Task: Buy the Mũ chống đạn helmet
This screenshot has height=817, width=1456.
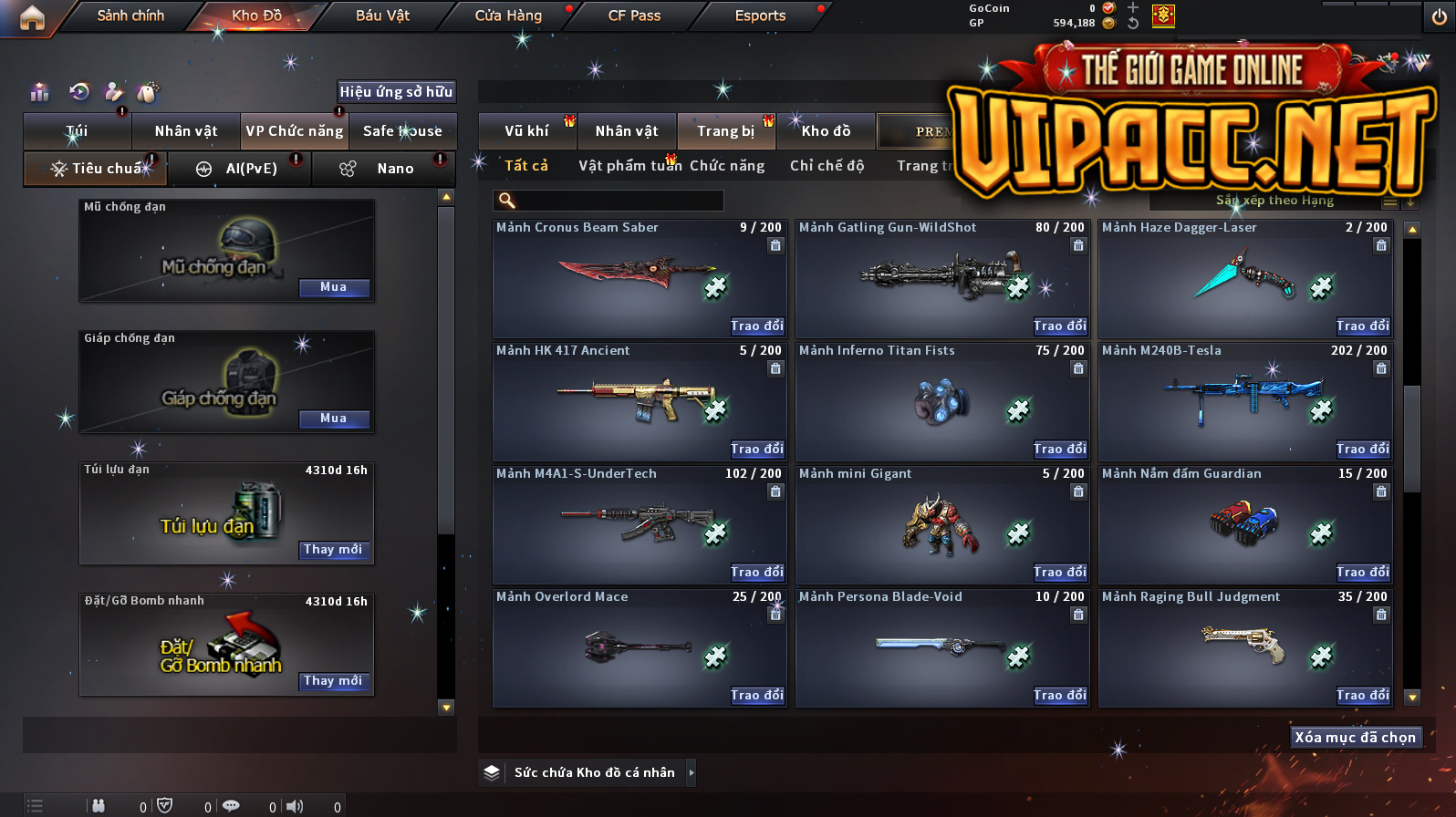Action: pyautogui.click(x=333, y=287)
